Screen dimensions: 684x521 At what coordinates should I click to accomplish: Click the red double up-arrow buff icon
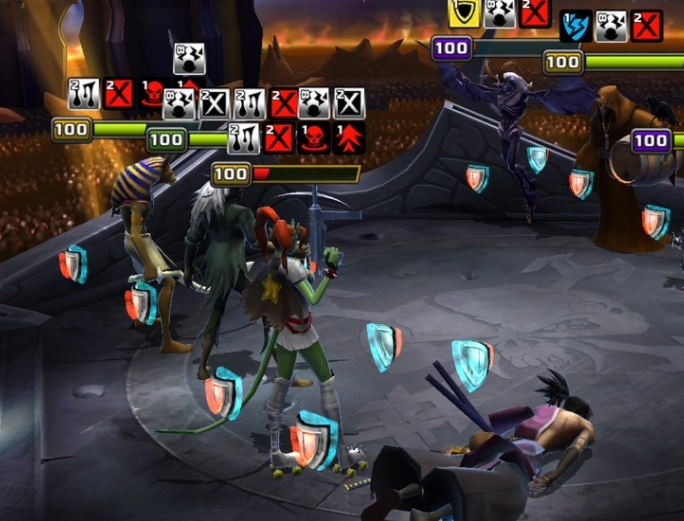[351, 138]
